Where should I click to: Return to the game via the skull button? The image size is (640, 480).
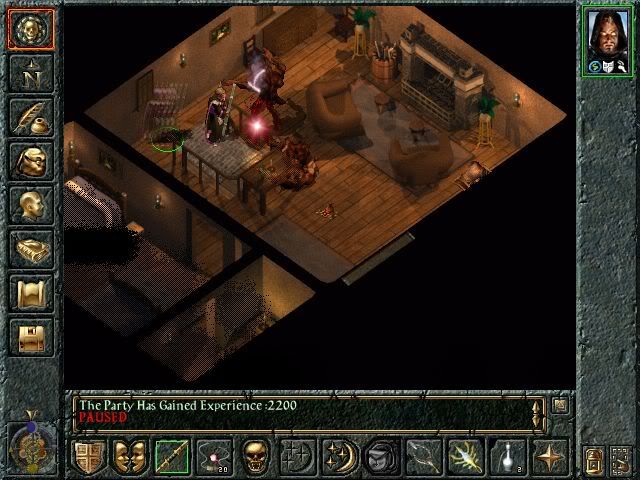[x=31, y=28]
